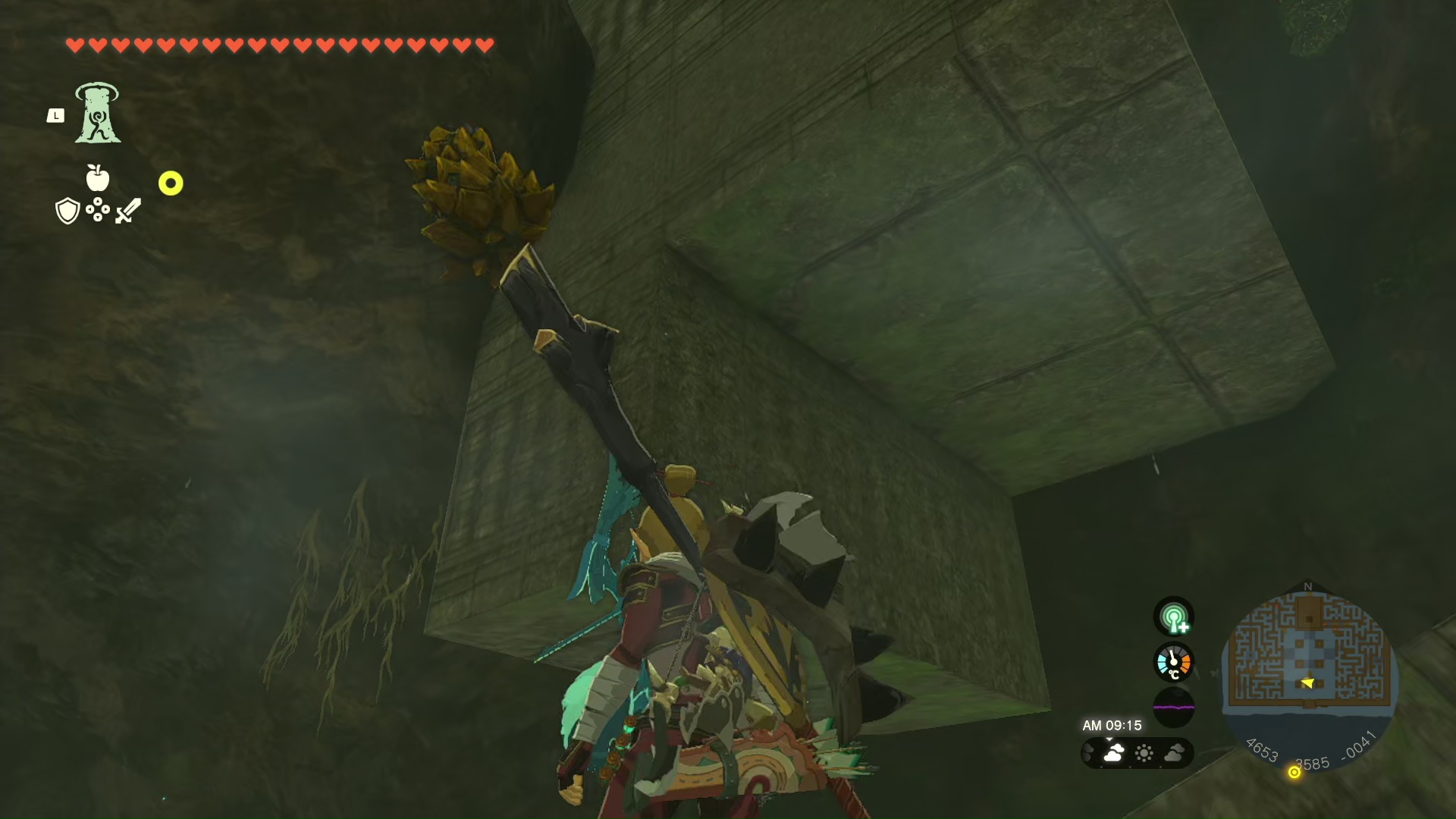Toggle the green Sensor+ icon

coord(1173,617)
